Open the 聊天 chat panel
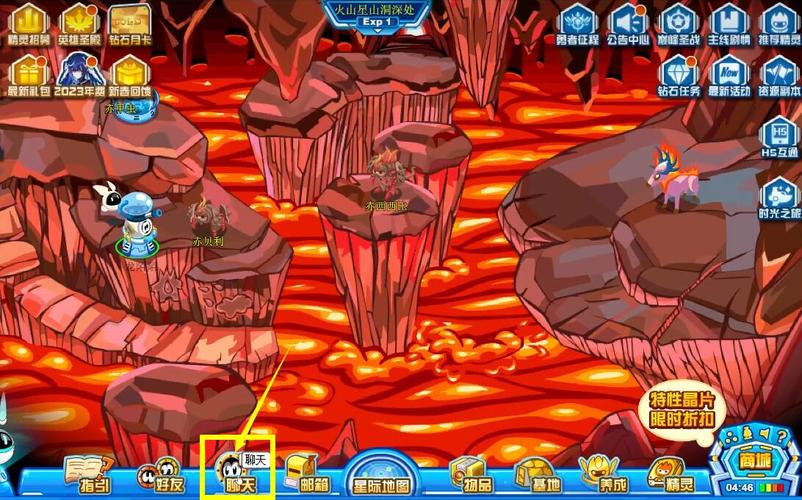This screenshot has height=500, width=802. tap(235, 472)
